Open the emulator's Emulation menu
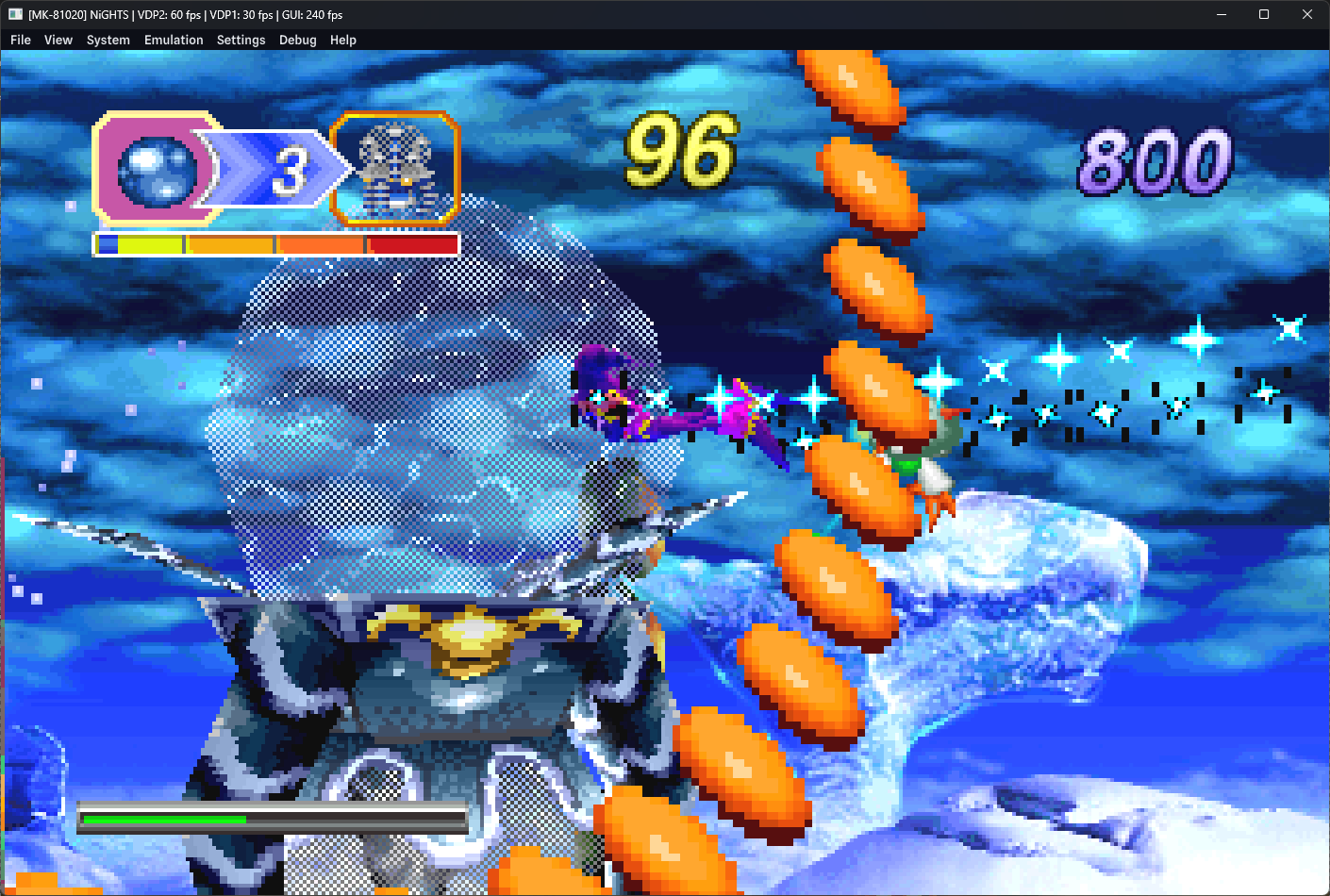Viewport: 1330px width, 896px height. click(174, 40)
